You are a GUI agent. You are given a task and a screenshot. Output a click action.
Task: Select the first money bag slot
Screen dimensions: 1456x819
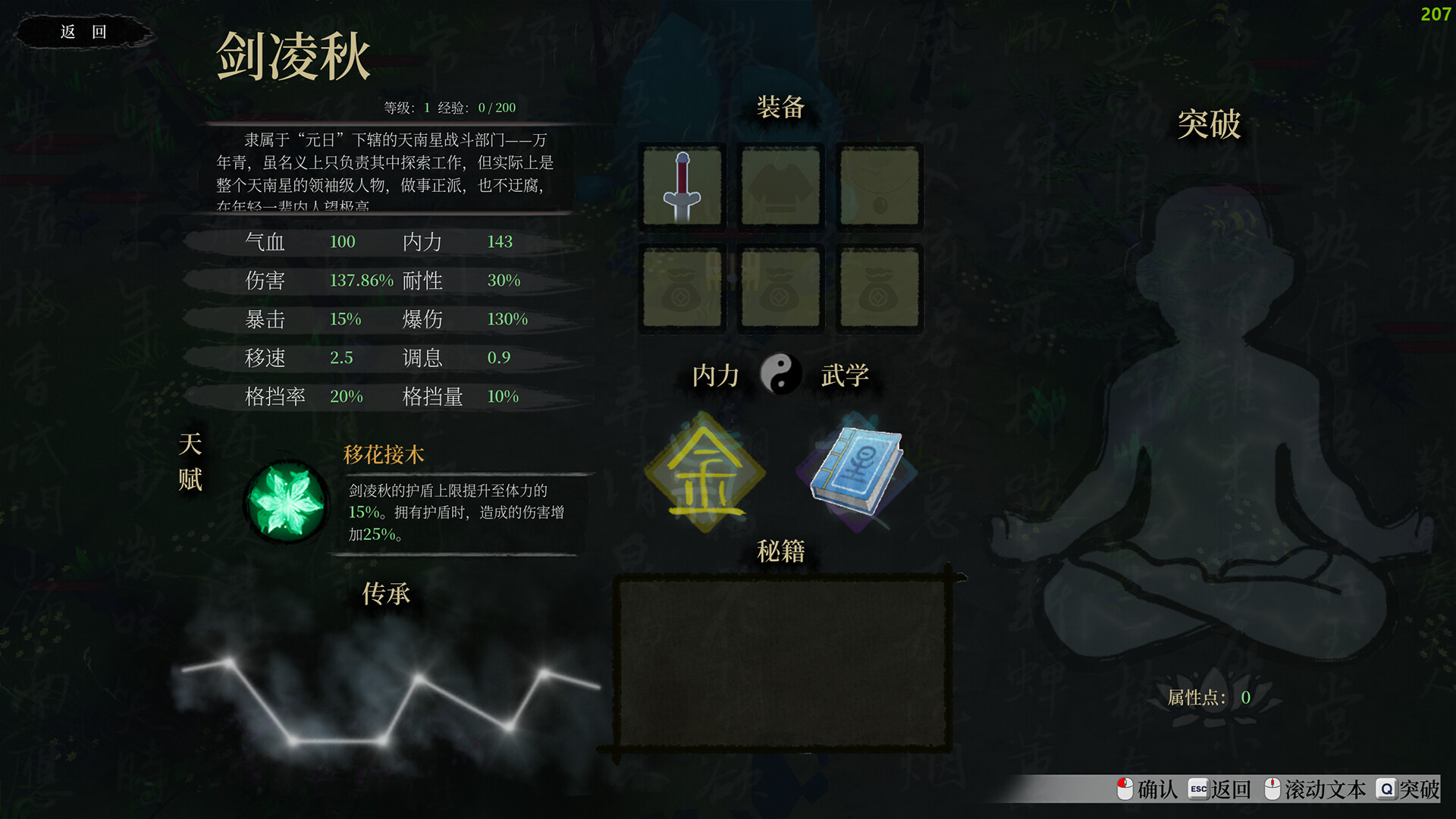pyautogui.click(x=681, y=287)
